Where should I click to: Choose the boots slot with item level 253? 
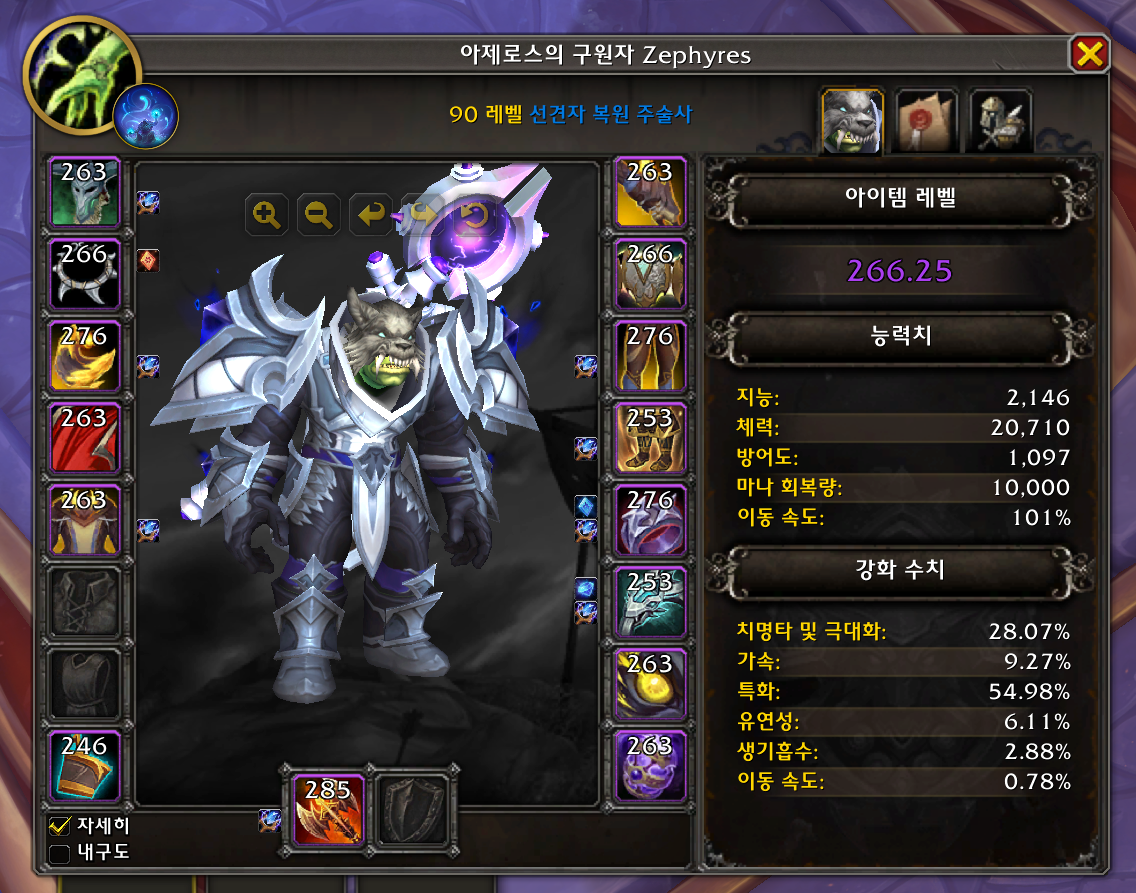click(x=650, y=437)
